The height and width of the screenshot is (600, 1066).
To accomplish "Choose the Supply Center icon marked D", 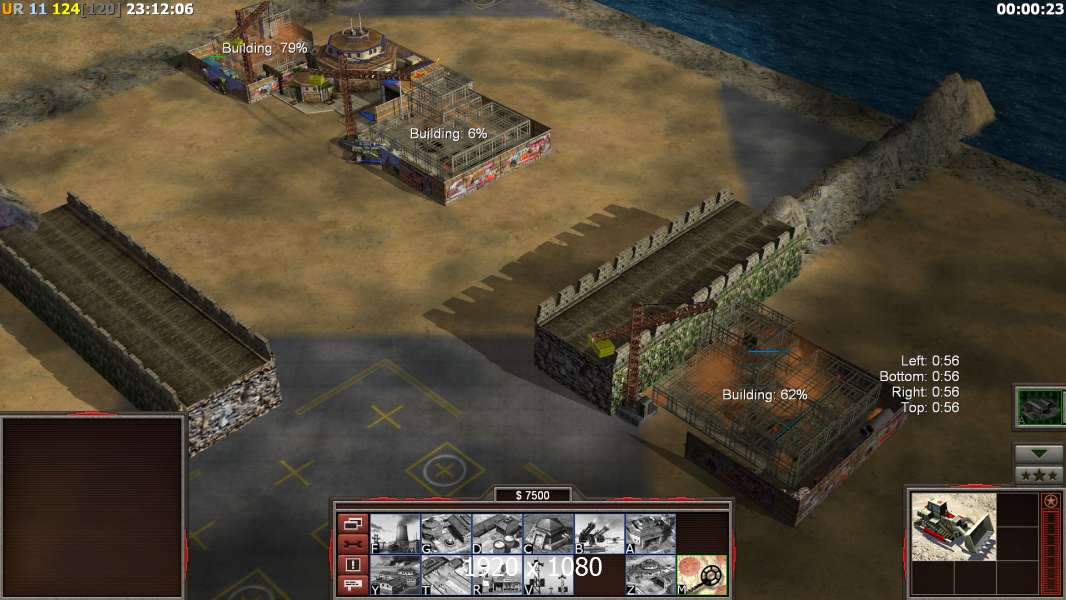I will (x=497, y=534).
